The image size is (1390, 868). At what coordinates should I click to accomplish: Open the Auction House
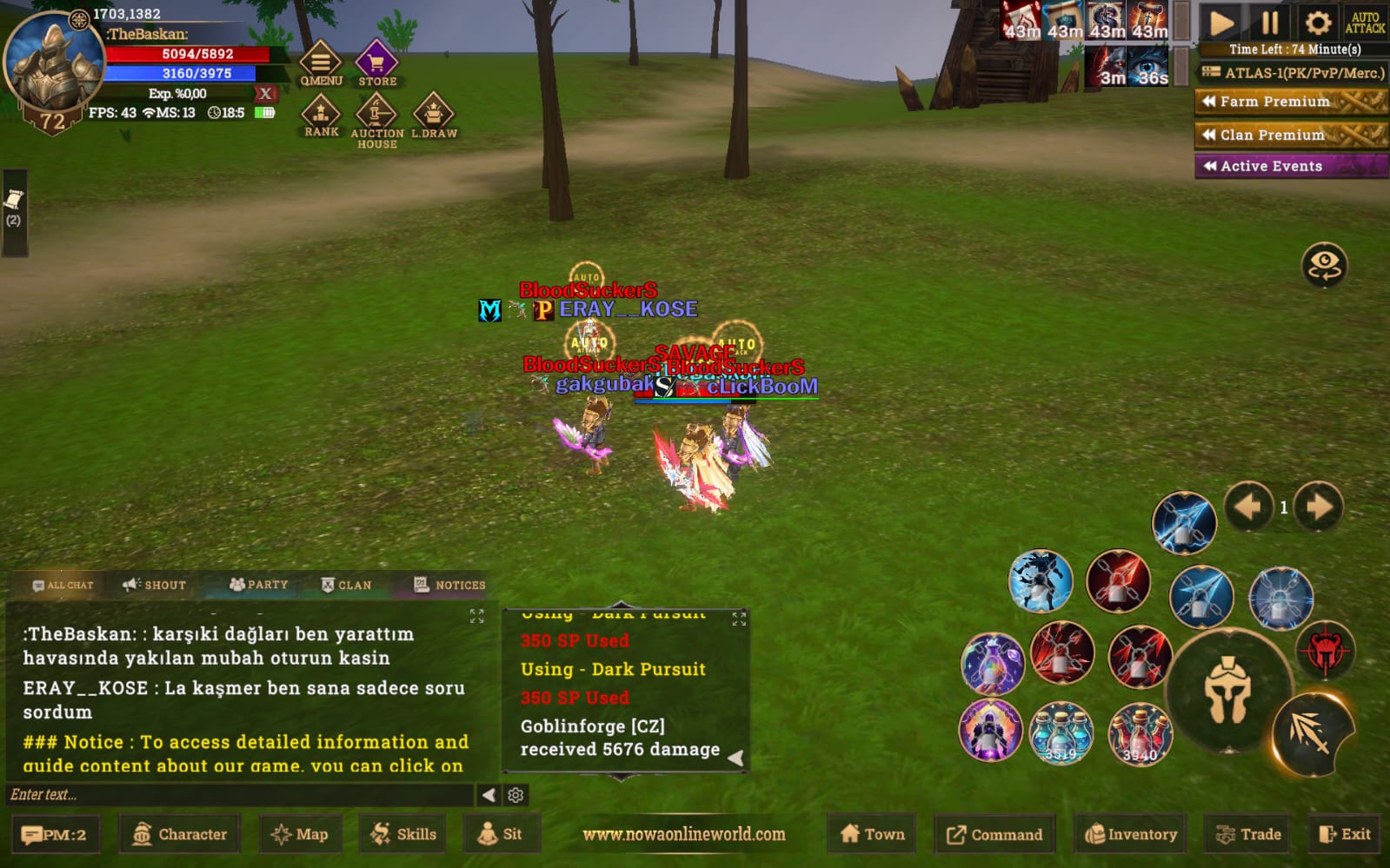click(x=376, y=117)
